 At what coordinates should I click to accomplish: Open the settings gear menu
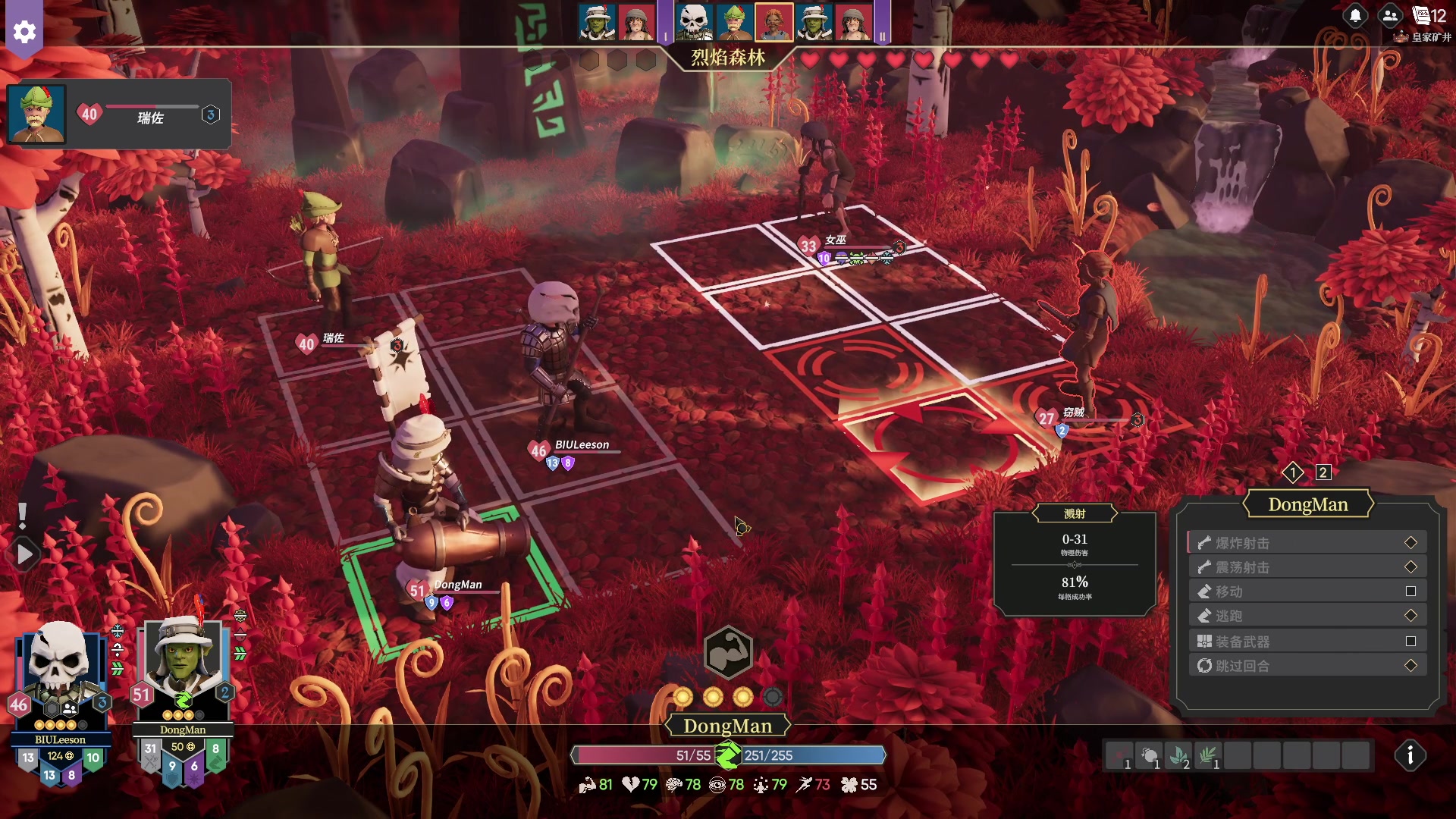pos(24,31)
